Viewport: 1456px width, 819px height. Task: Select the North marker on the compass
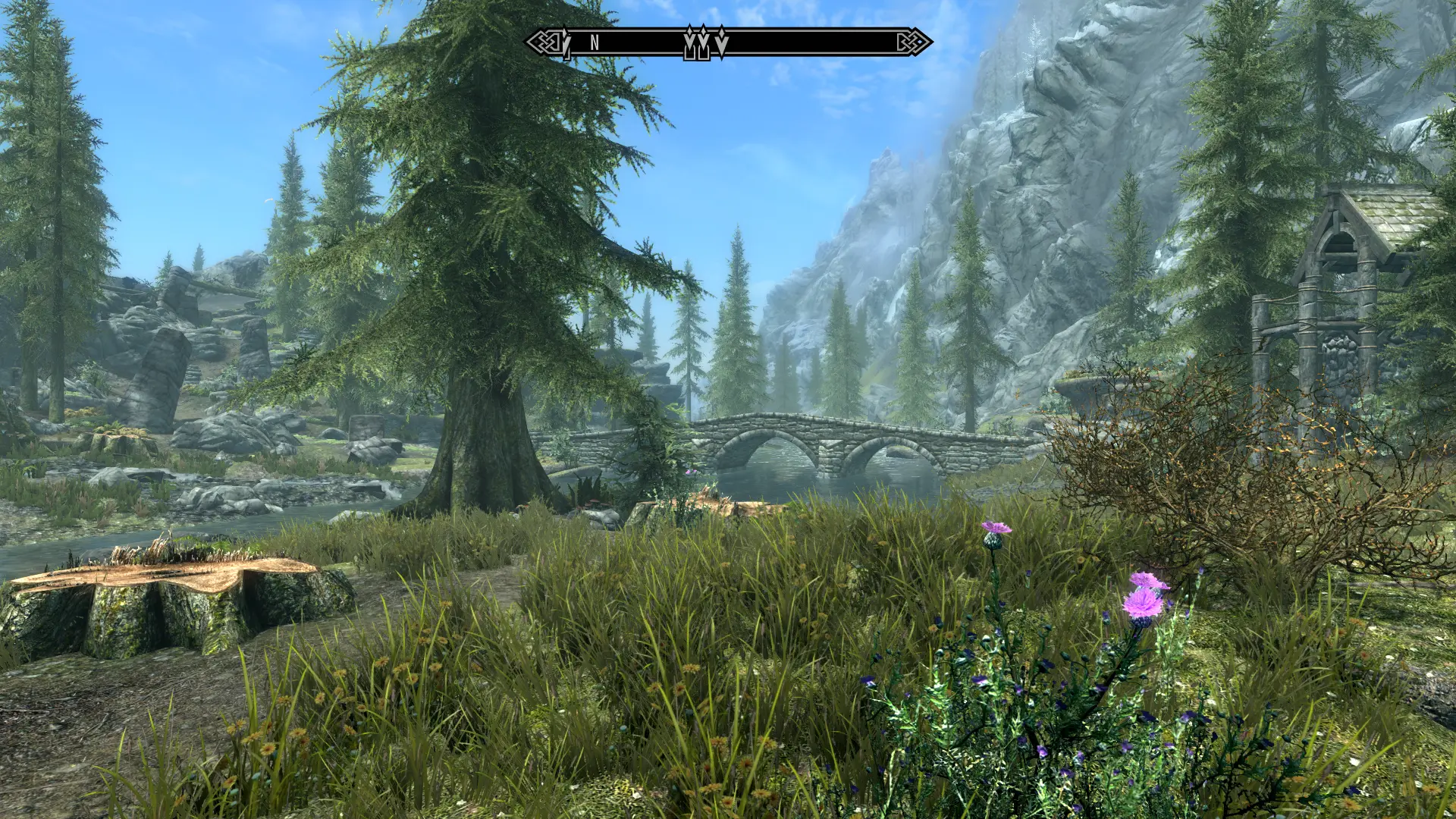595,43
